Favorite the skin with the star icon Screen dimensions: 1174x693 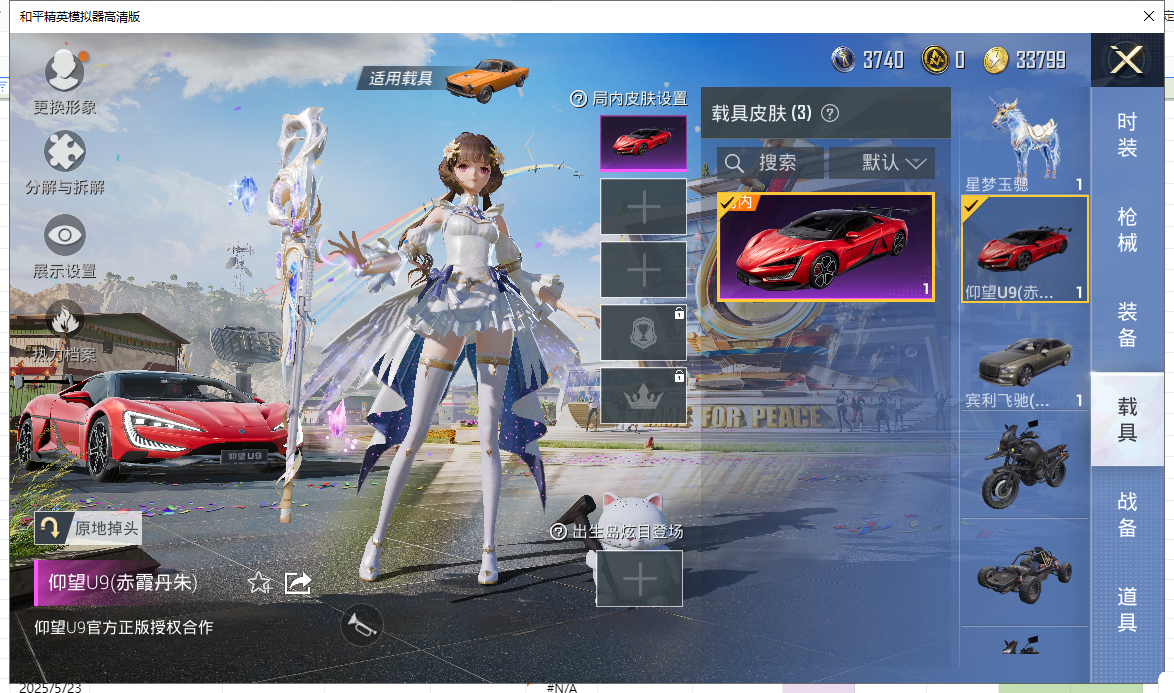(260, 582)
